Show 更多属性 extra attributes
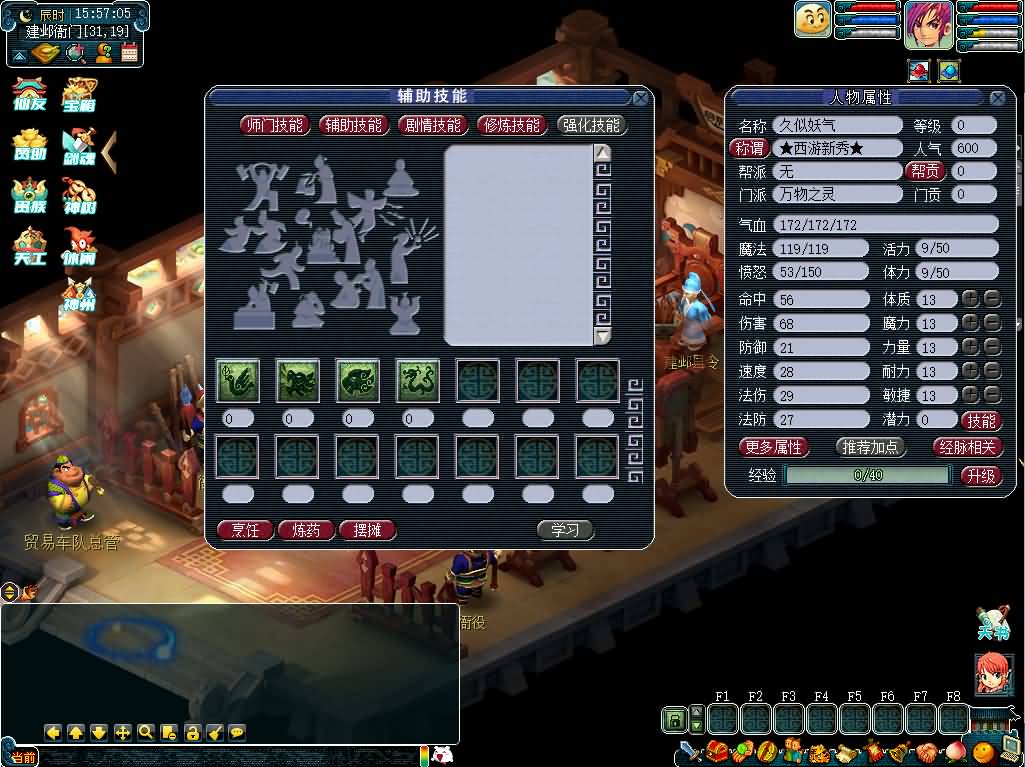The image size is (1025, 767). coord(774,447)
